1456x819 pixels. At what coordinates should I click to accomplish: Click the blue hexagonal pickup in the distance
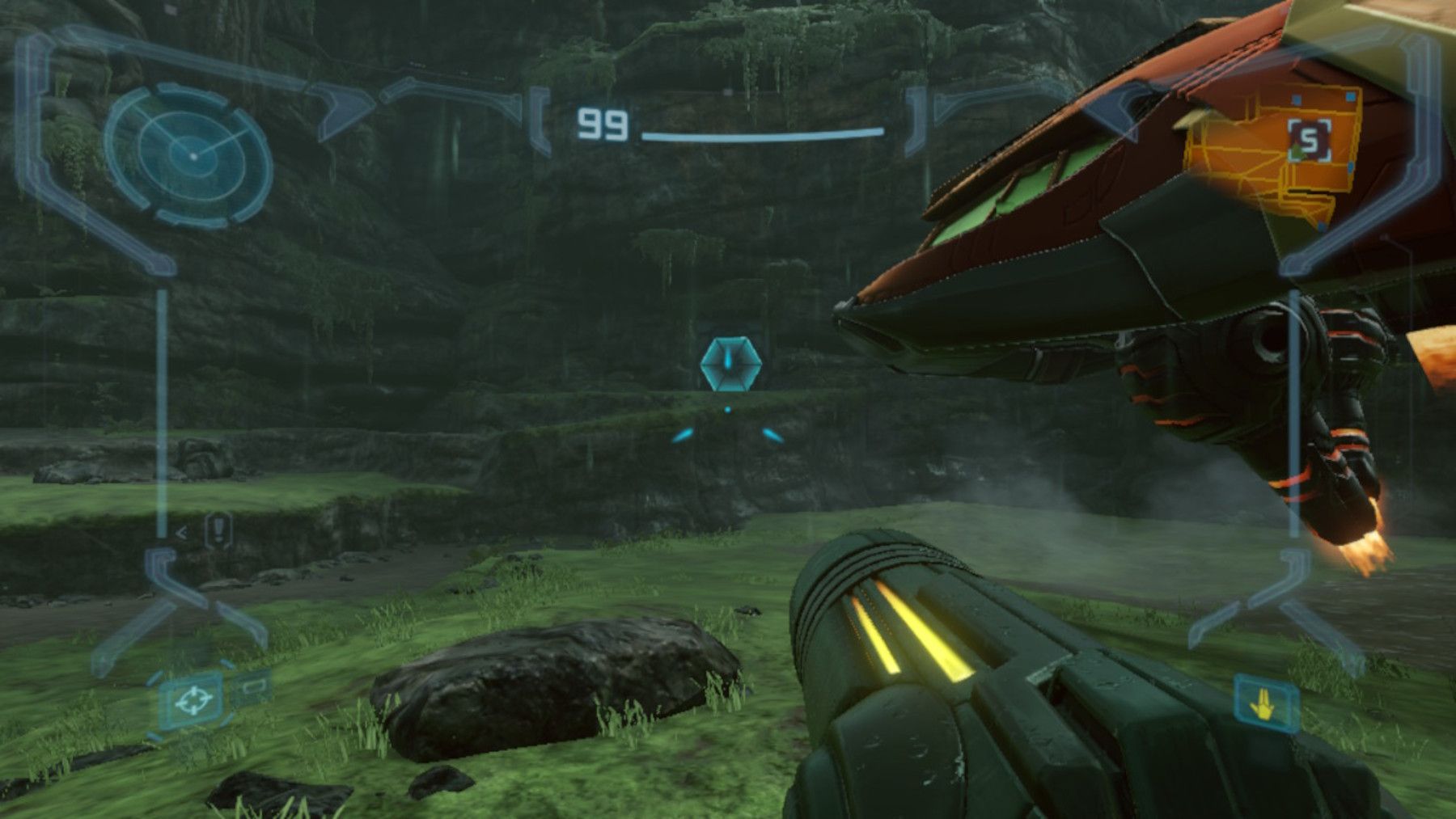(730, 365)
